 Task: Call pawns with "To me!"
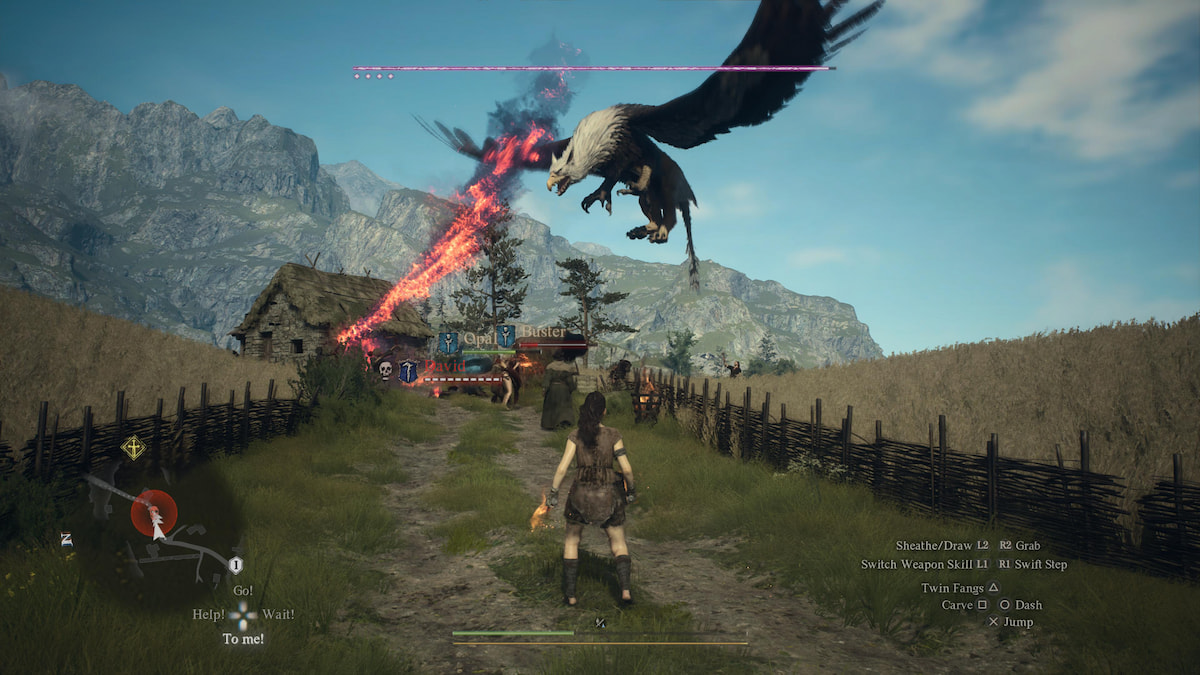243,638
